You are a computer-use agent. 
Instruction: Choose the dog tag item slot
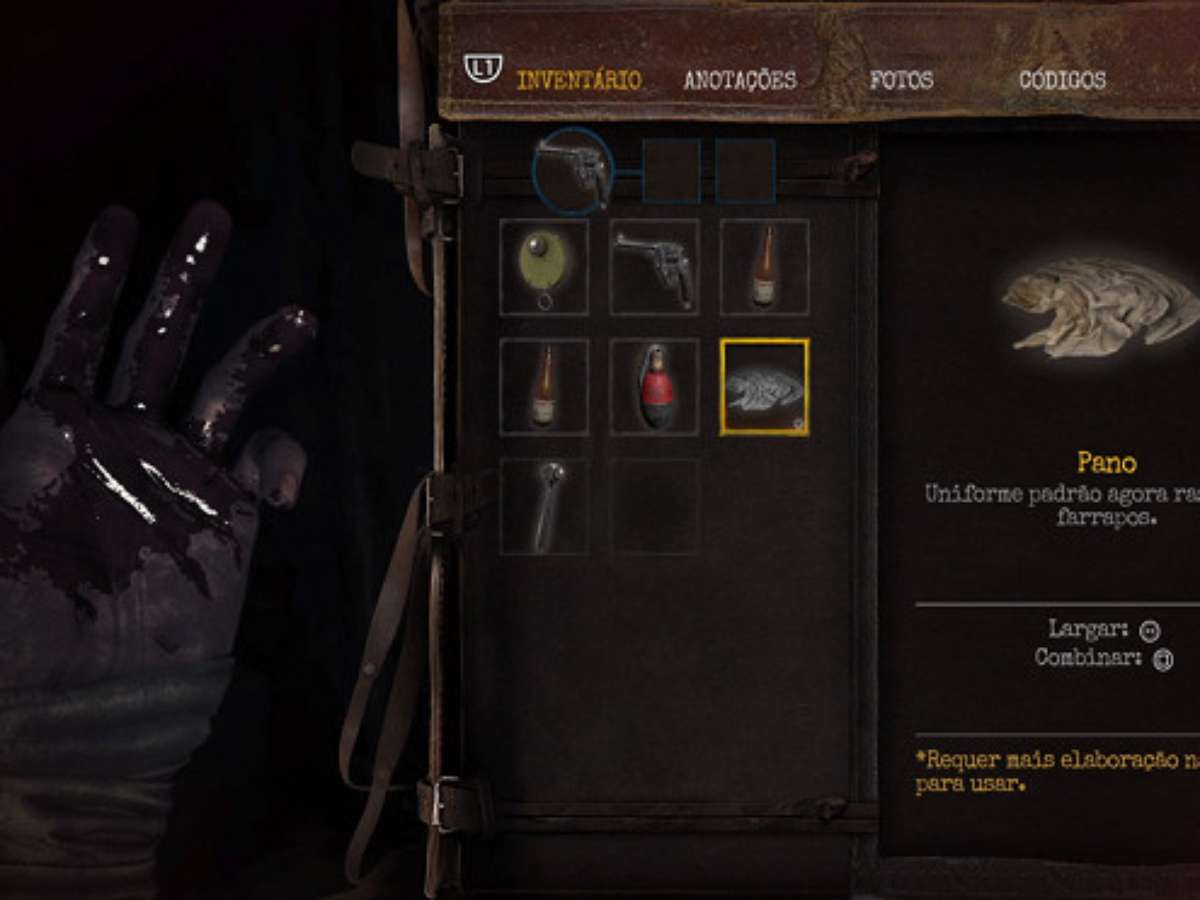click(x=544, y=267)
